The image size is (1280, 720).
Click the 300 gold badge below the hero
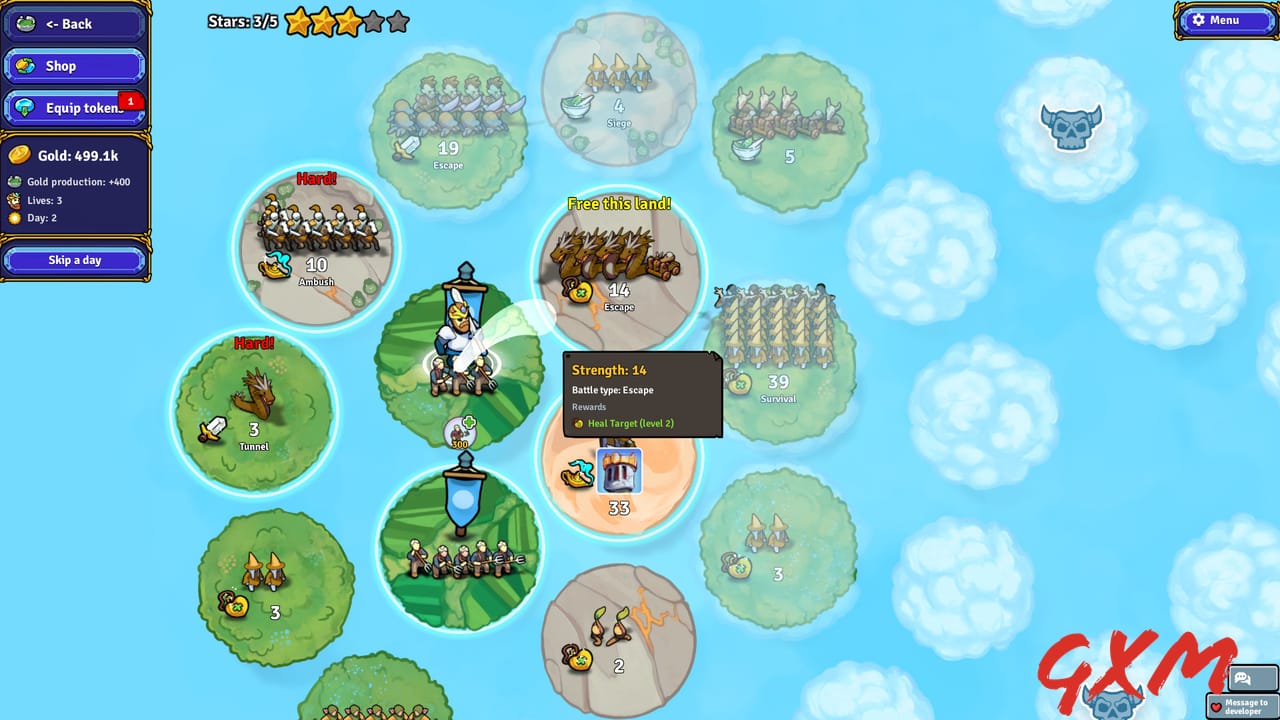click(459, 433)
